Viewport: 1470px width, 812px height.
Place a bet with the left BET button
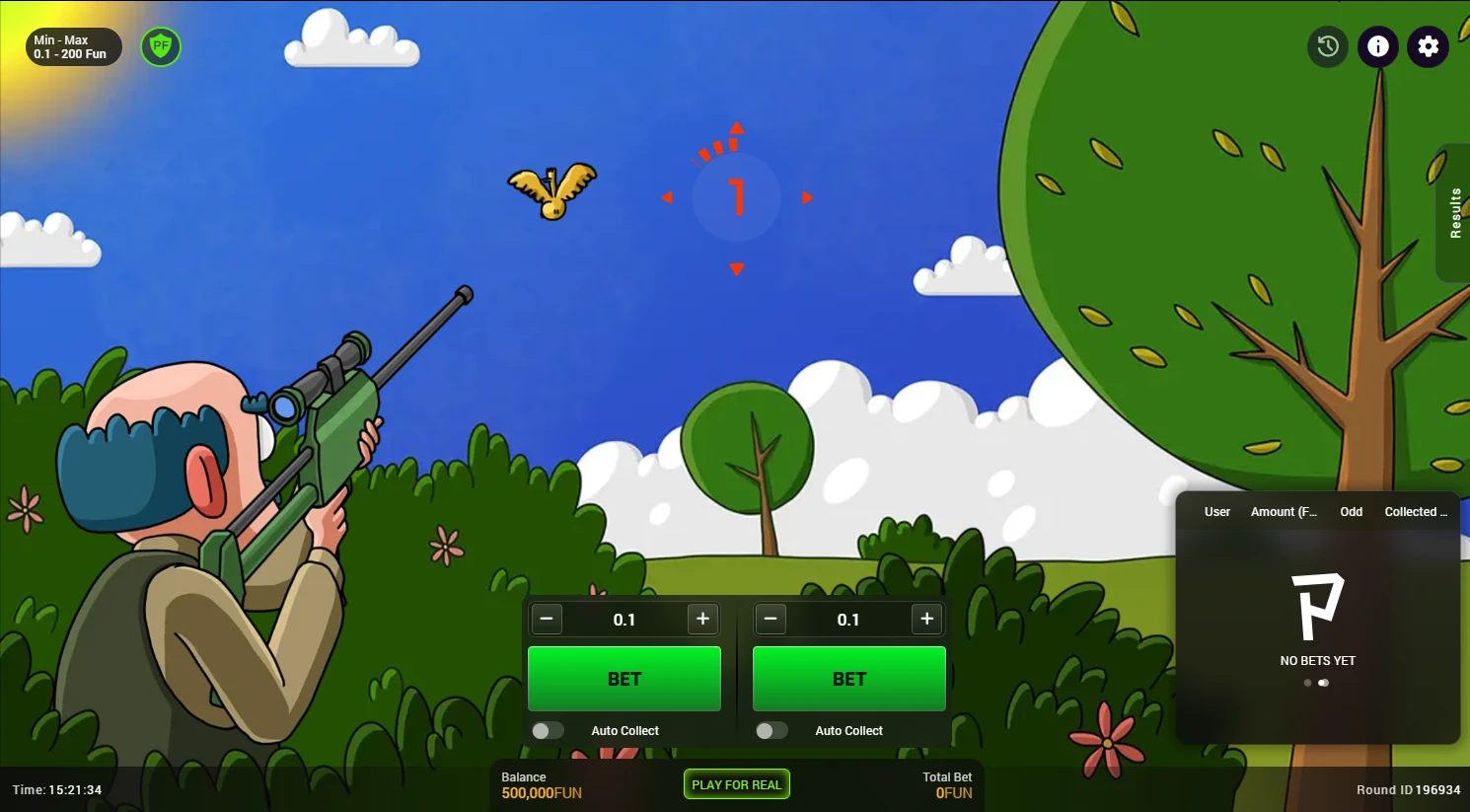[625, 679]
